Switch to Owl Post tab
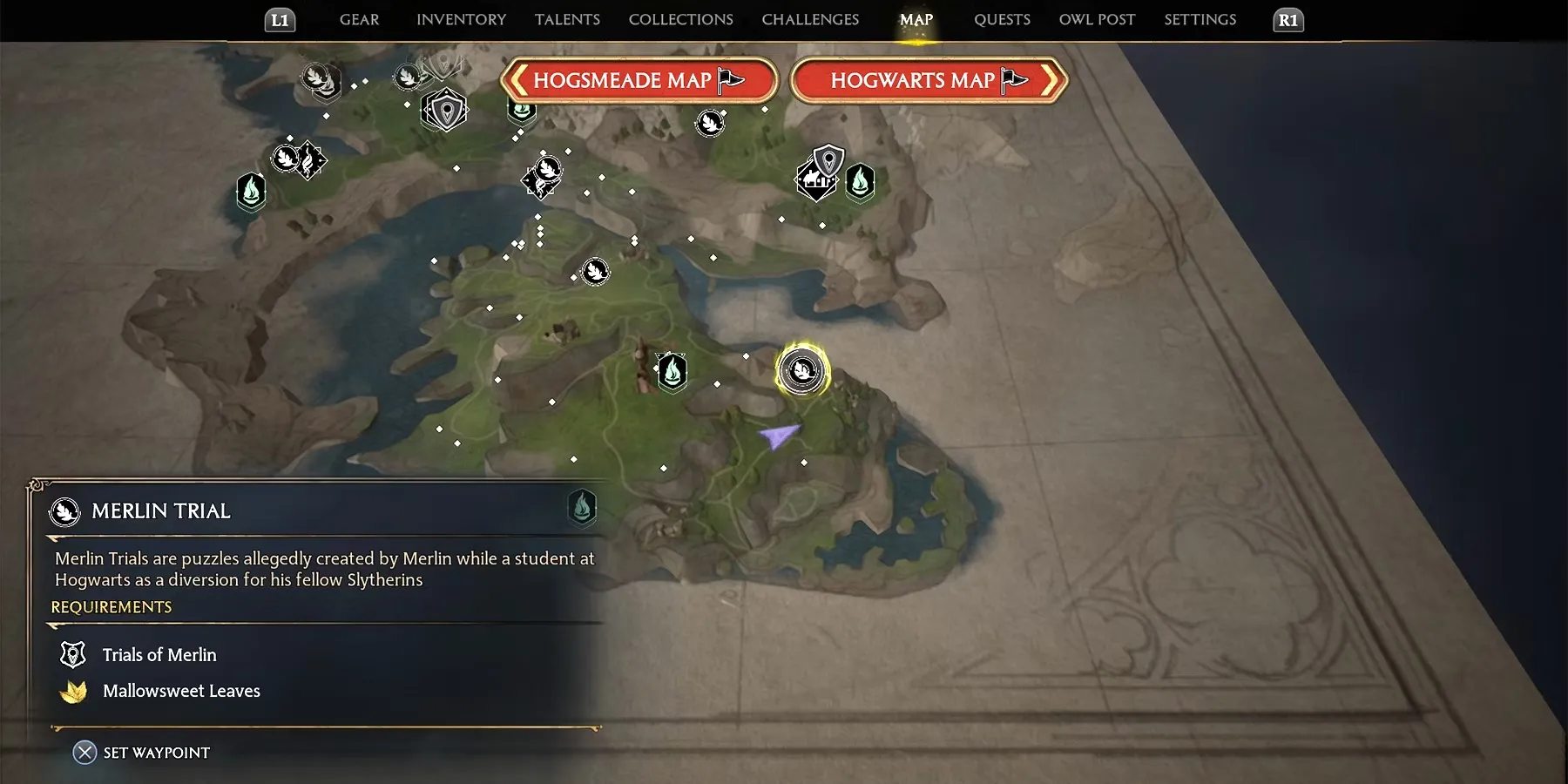The width and height of the screenshot is (1568, 784). (1097, 19)
